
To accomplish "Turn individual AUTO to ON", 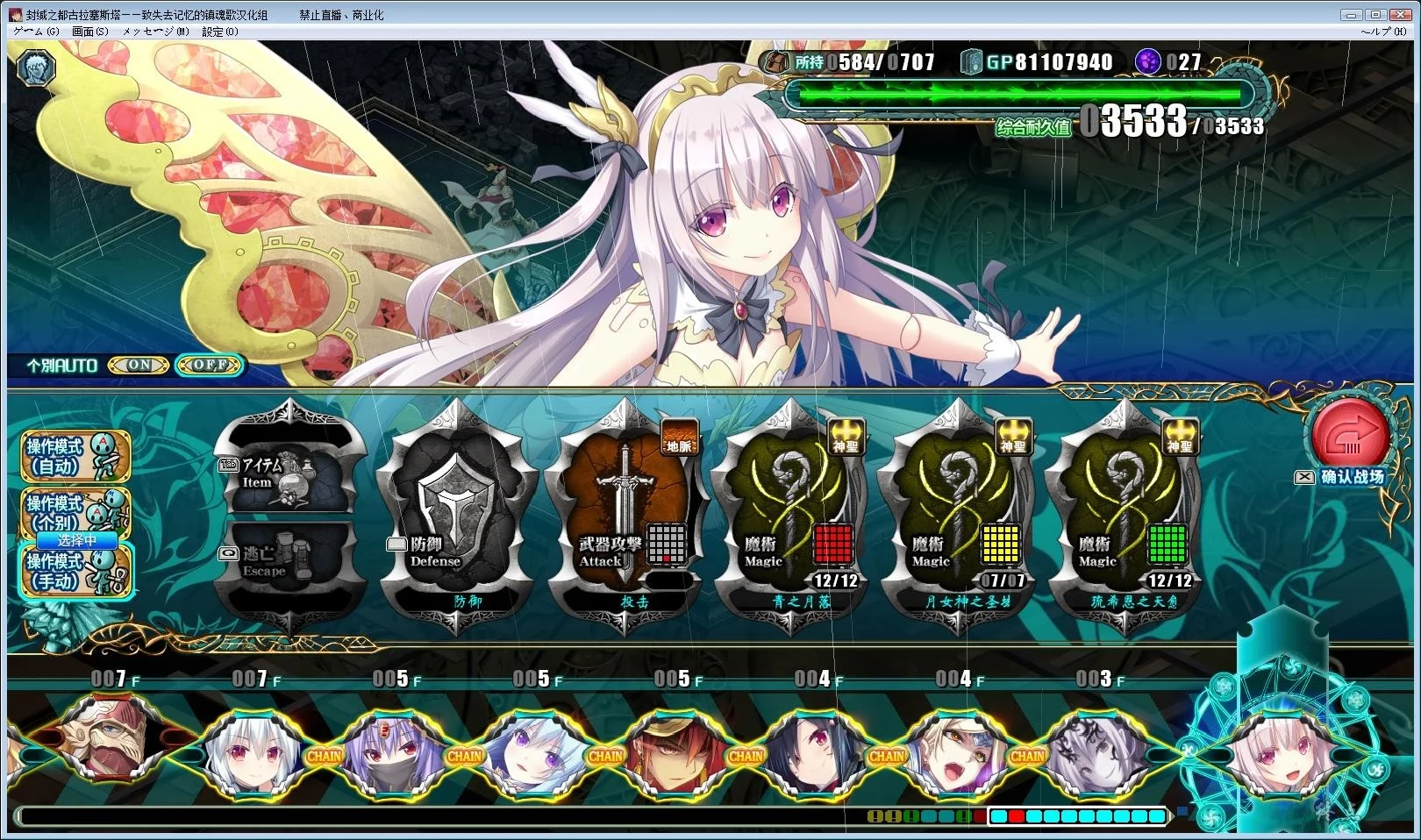I will 139,365.
